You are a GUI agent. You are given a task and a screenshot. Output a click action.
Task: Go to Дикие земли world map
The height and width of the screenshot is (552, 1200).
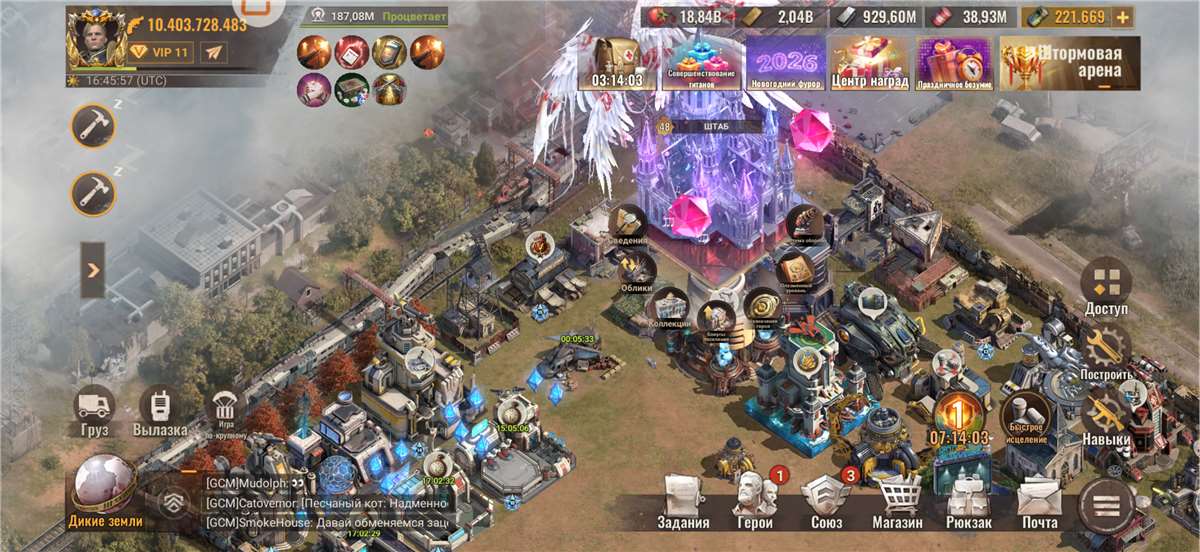(105, 490)
